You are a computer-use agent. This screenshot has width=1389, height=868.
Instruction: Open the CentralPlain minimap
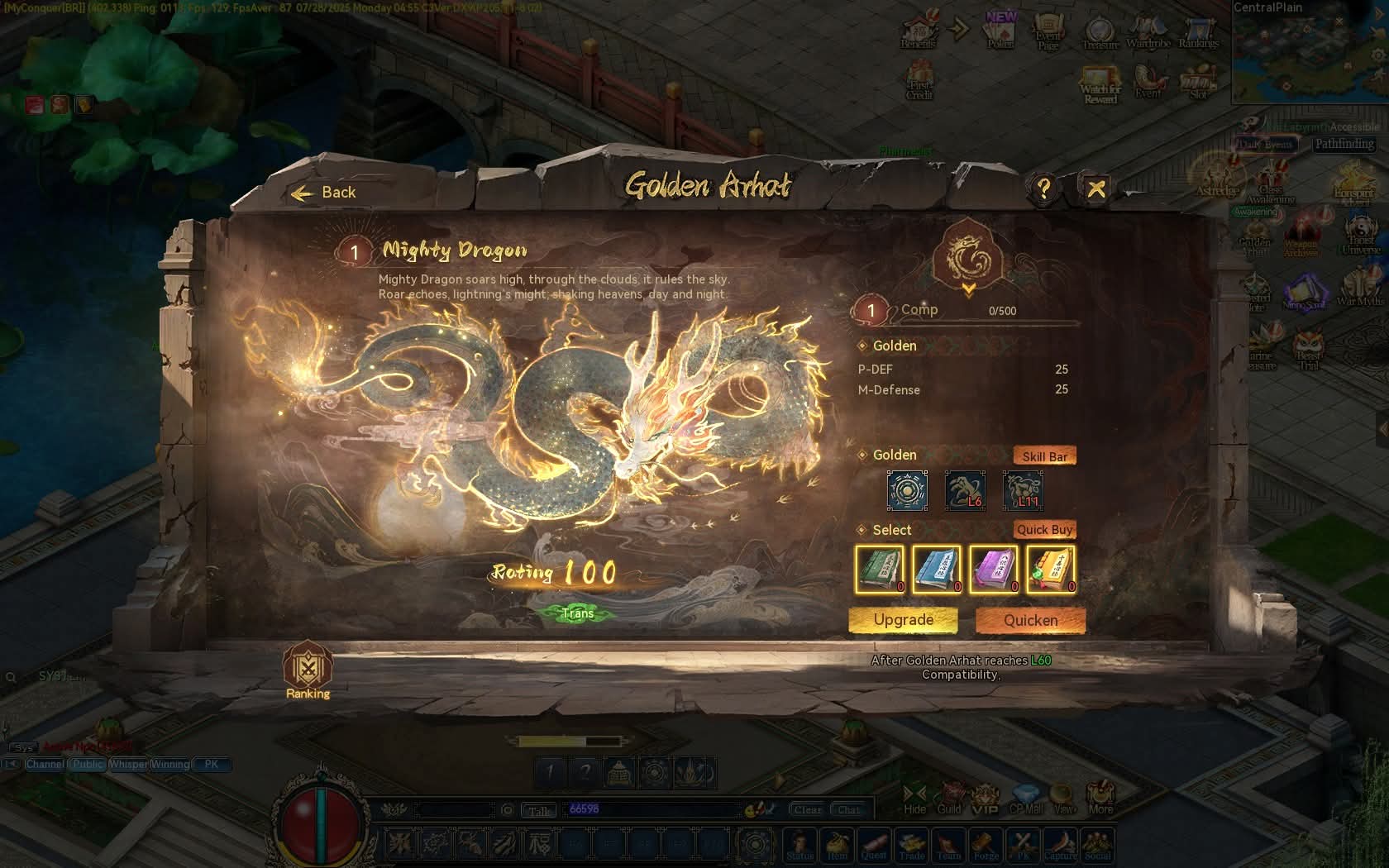pyautogui.click(x=1310, y=54)
